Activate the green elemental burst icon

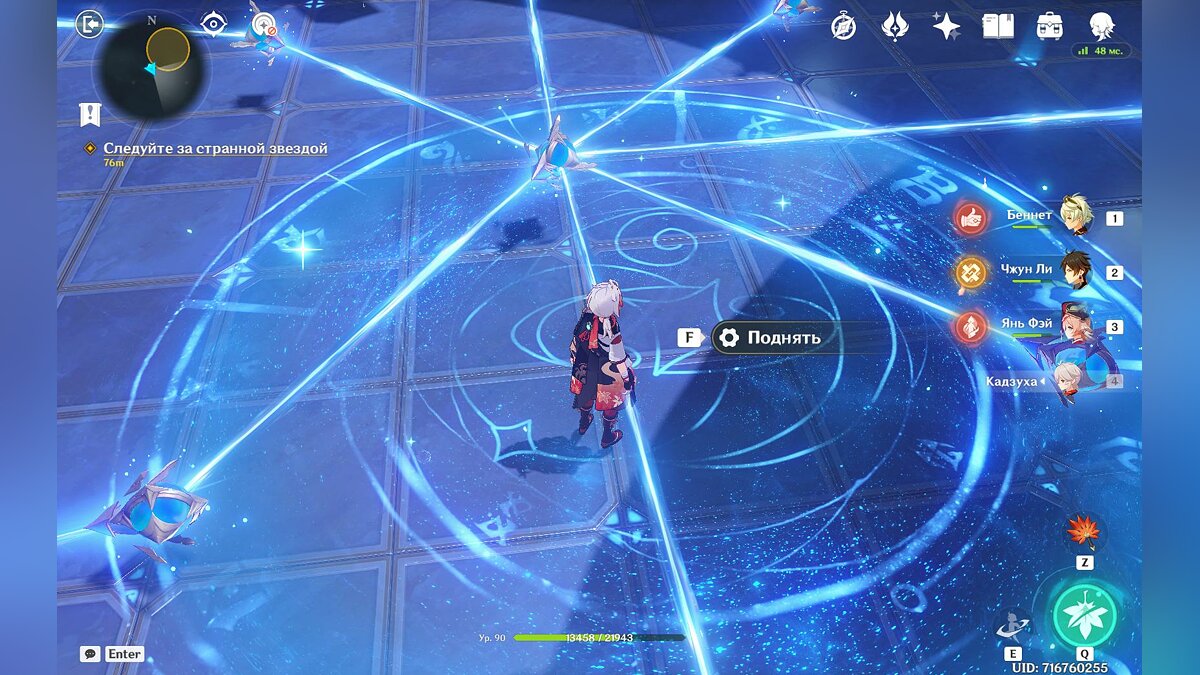pos(1084,616)
